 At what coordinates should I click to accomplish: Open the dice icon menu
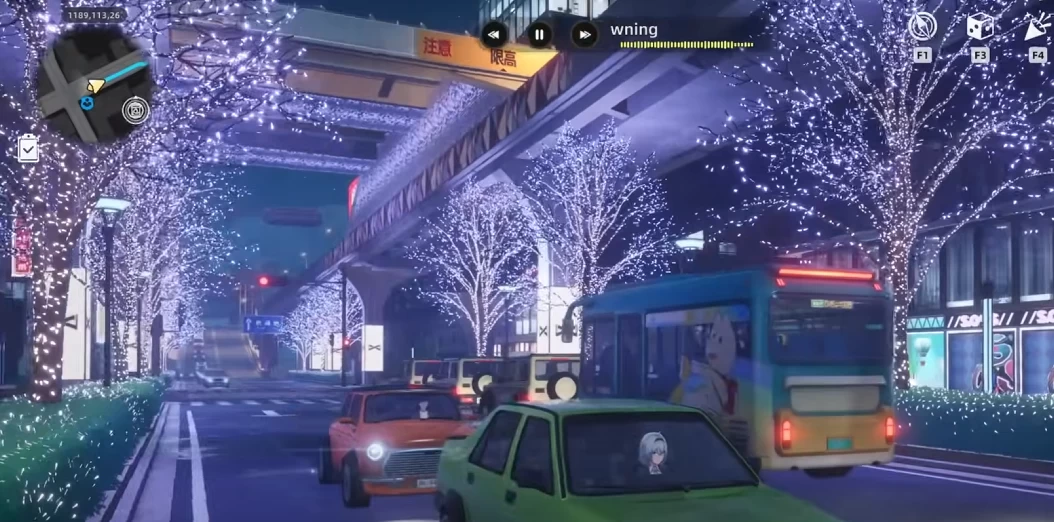tap(980, 27)
